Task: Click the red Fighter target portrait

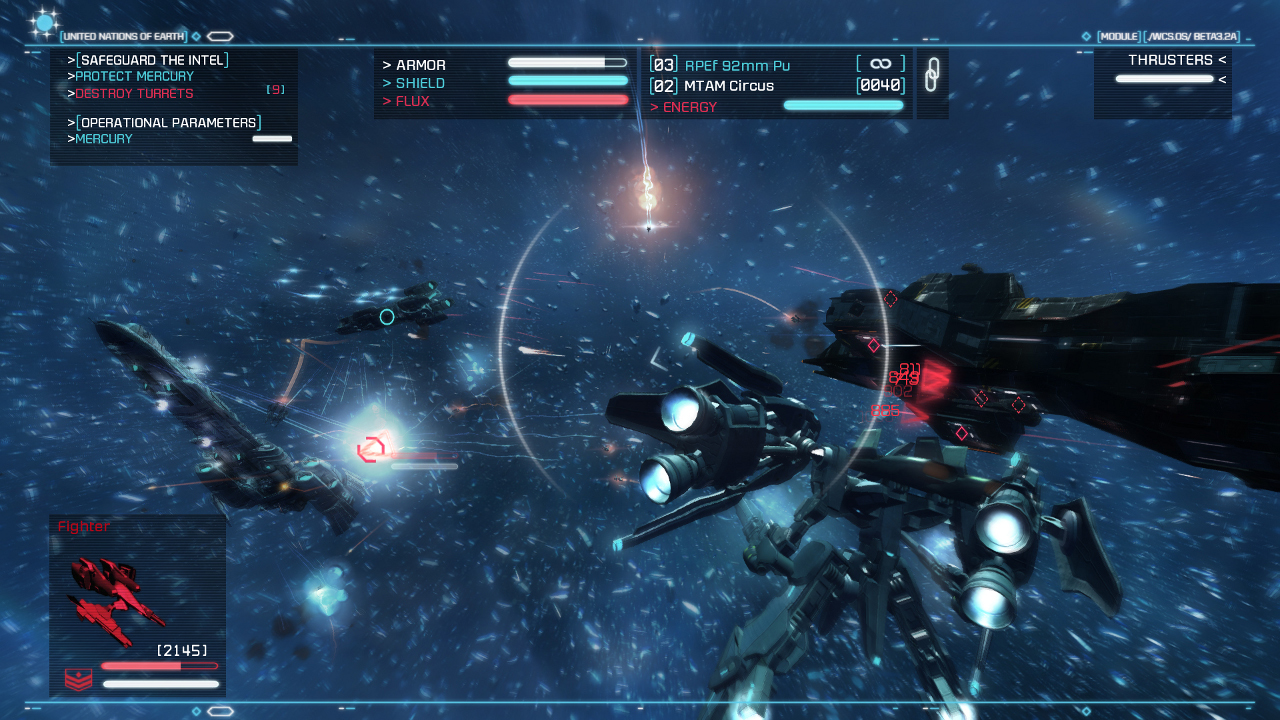Action: (115, 598)
